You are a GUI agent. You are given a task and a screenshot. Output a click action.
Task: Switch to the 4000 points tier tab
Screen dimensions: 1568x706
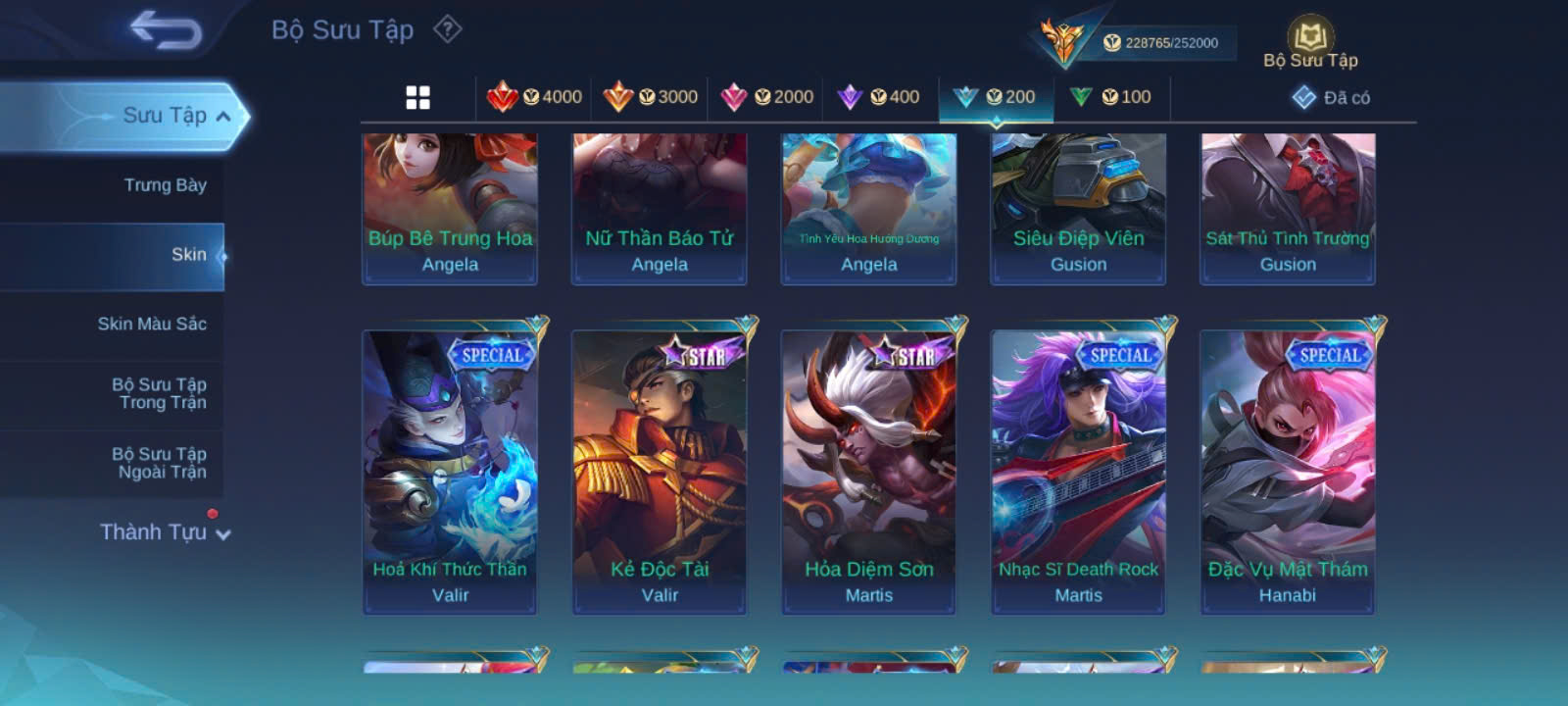(x=535, y=97)
